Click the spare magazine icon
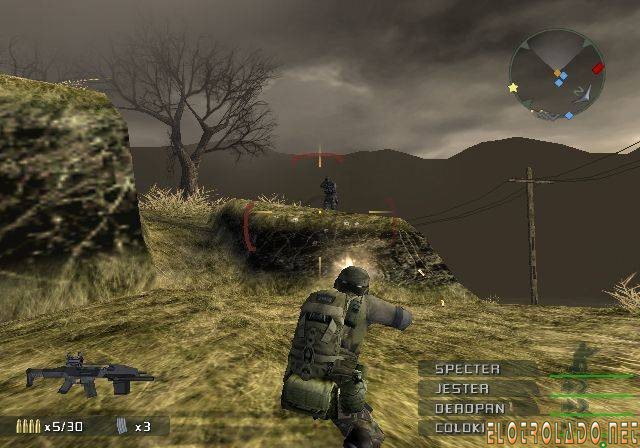640x448 pixels. click(124, 426)
